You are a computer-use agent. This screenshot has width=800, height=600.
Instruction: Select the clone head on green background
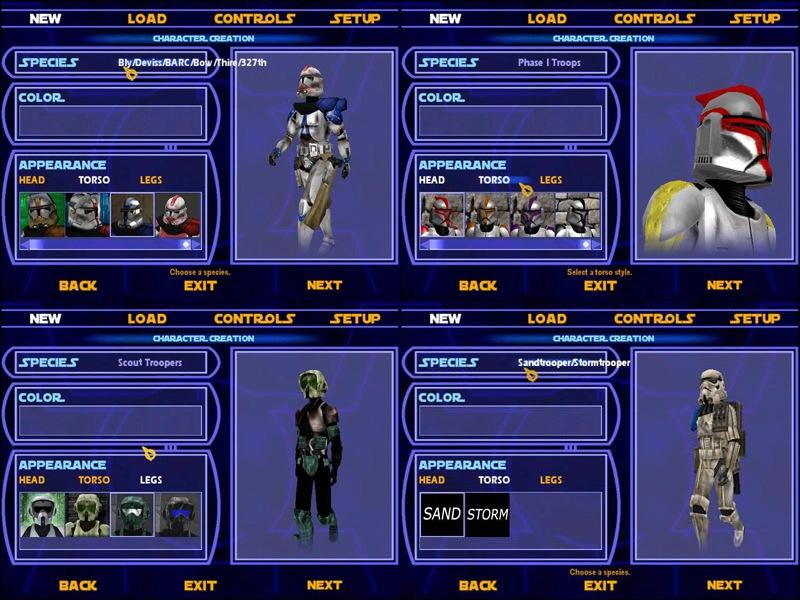(42, 215)
